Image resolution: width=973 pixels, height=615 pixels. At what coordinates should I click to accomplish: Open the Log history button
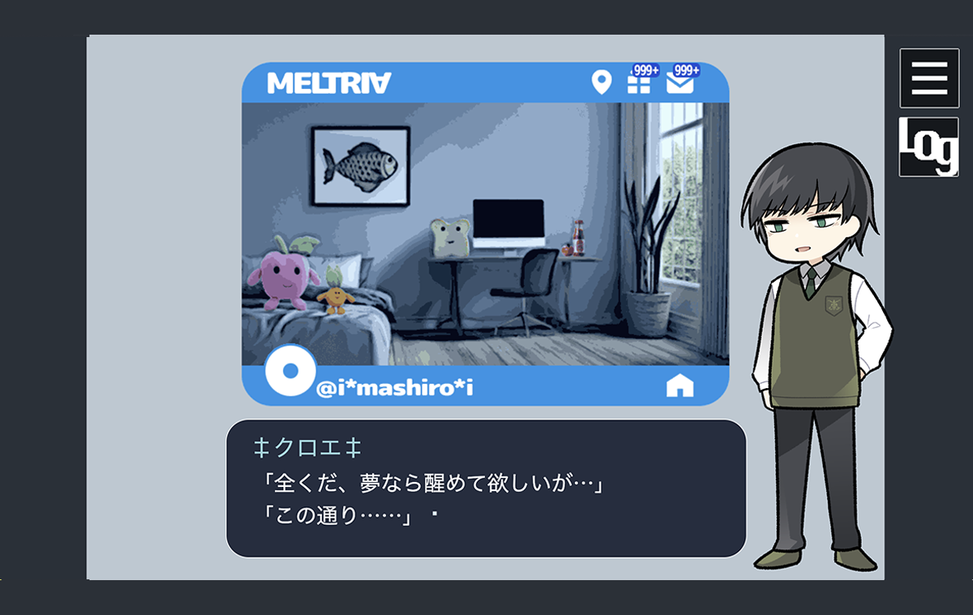(929, 147)
